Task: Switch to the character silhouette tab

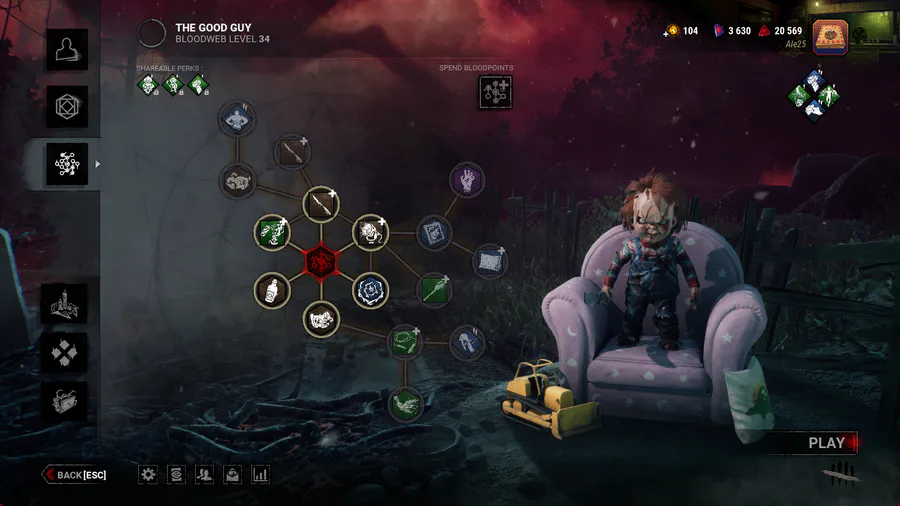Action: (x=66, y=50)
